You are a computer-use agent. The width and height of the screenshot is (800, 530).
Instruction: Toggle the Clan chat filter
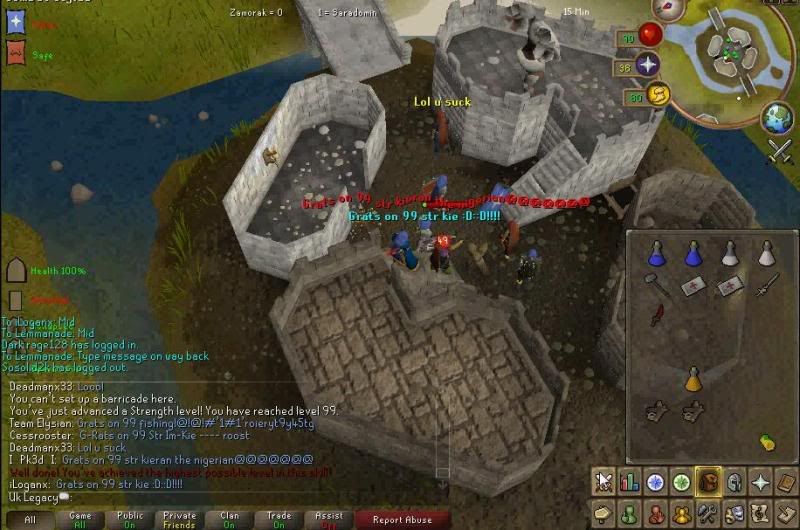point(229,519)
